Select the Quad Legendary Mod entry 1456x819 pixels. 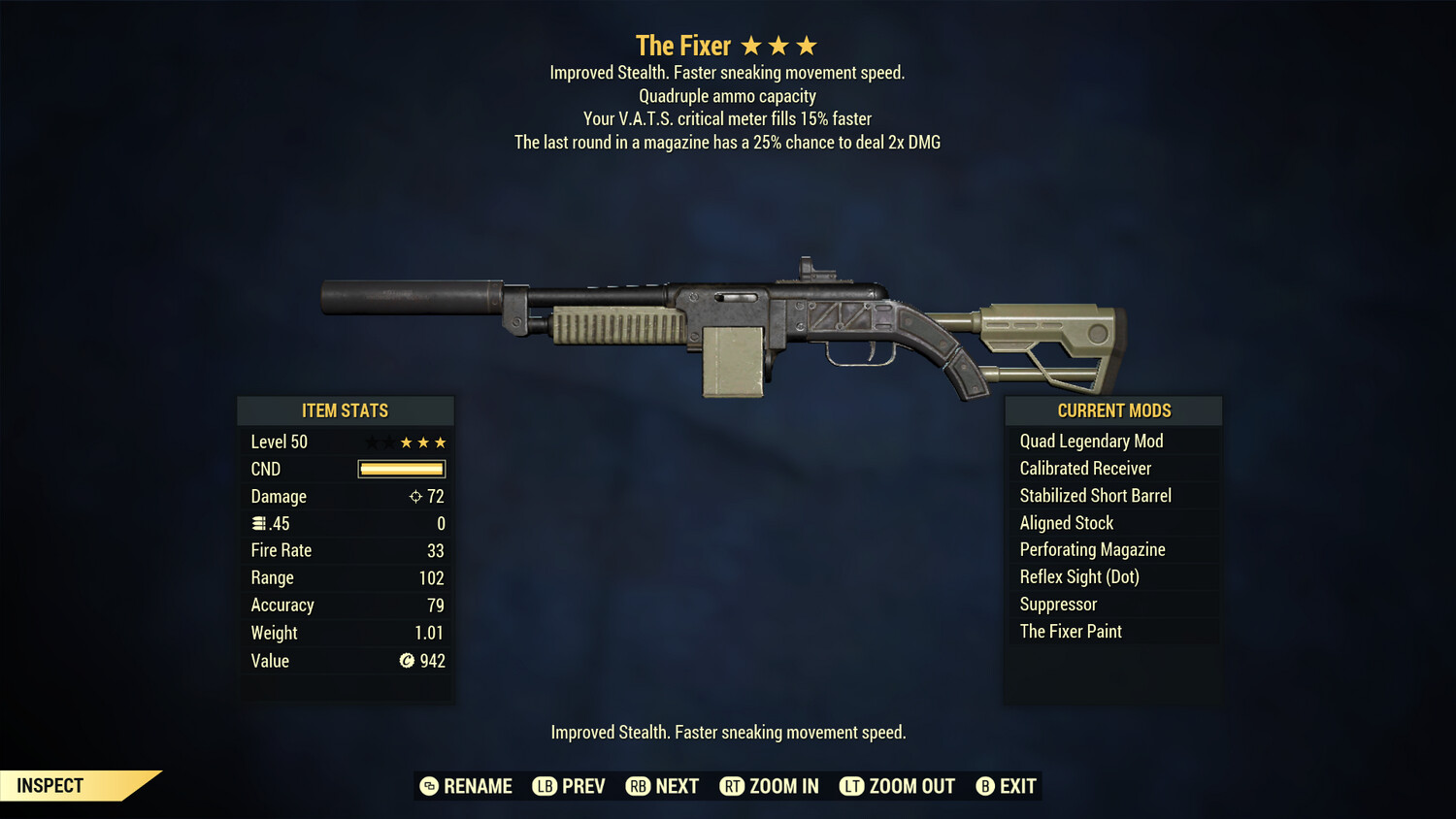click(x=1090, y=441)
